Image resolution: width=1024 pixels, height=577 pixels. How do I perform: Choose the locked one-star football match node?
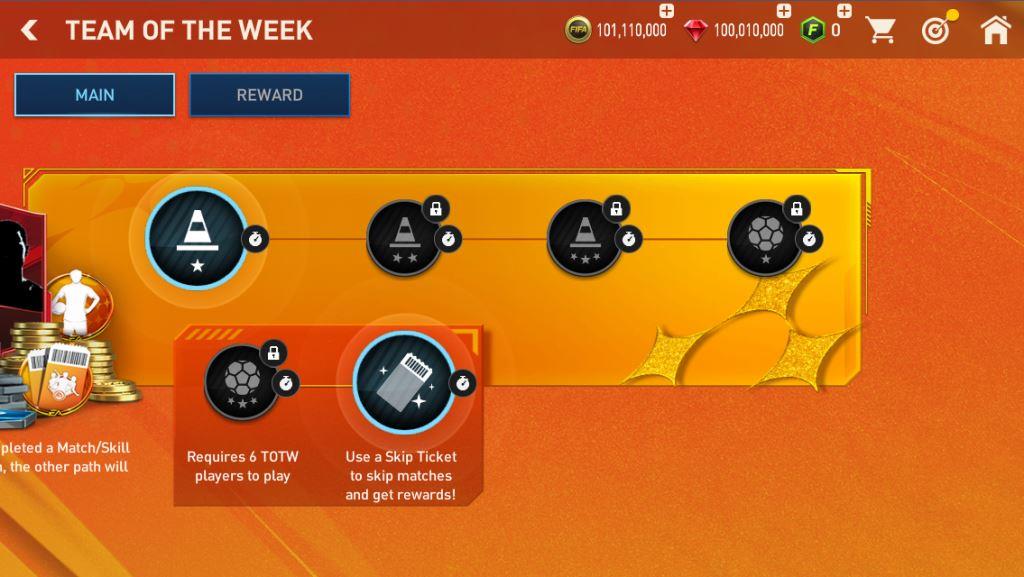(x=765, y=238)
